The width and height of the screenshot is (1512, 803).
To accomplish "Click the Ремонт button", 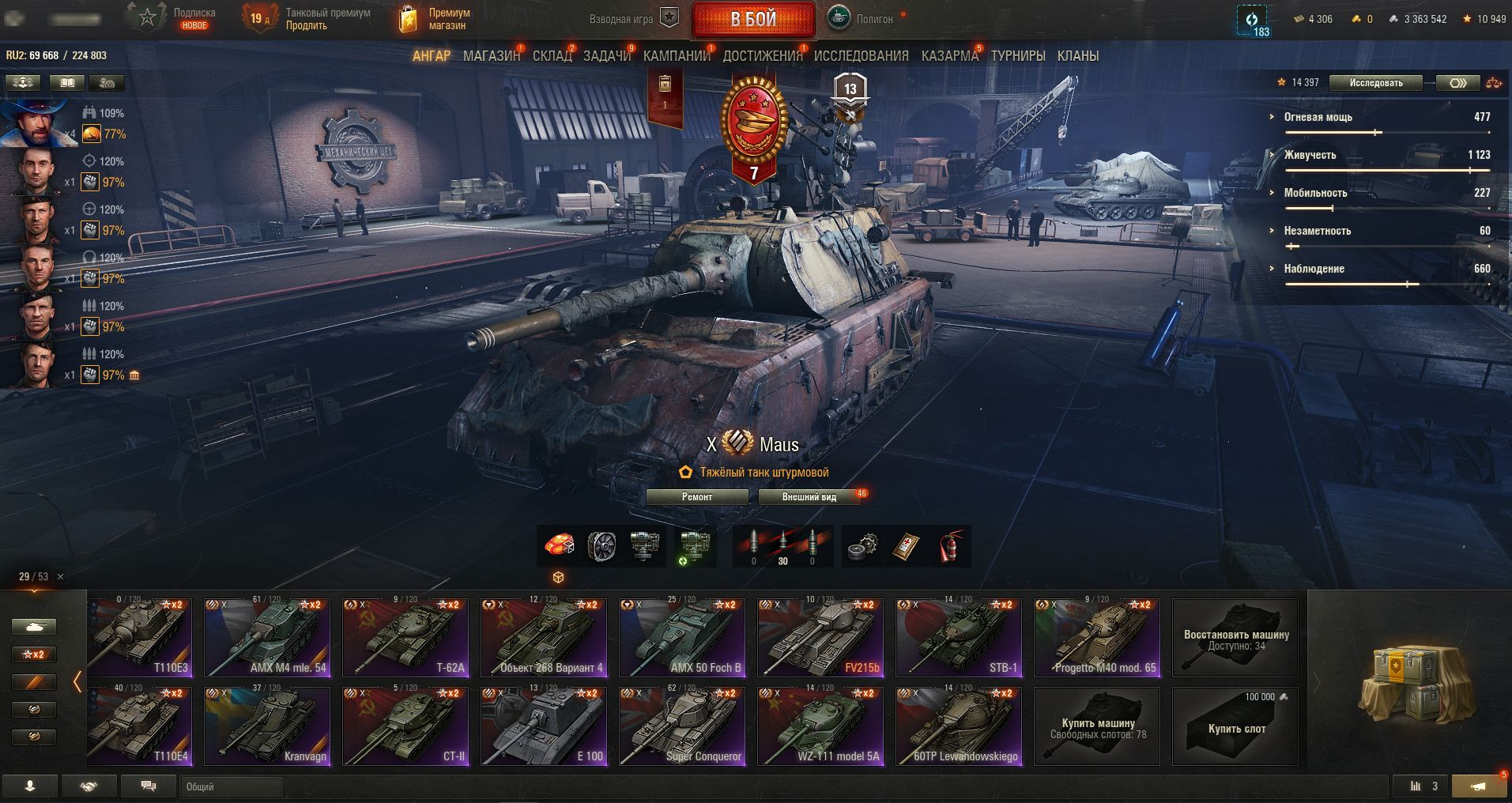I will [x=697, y=497].
